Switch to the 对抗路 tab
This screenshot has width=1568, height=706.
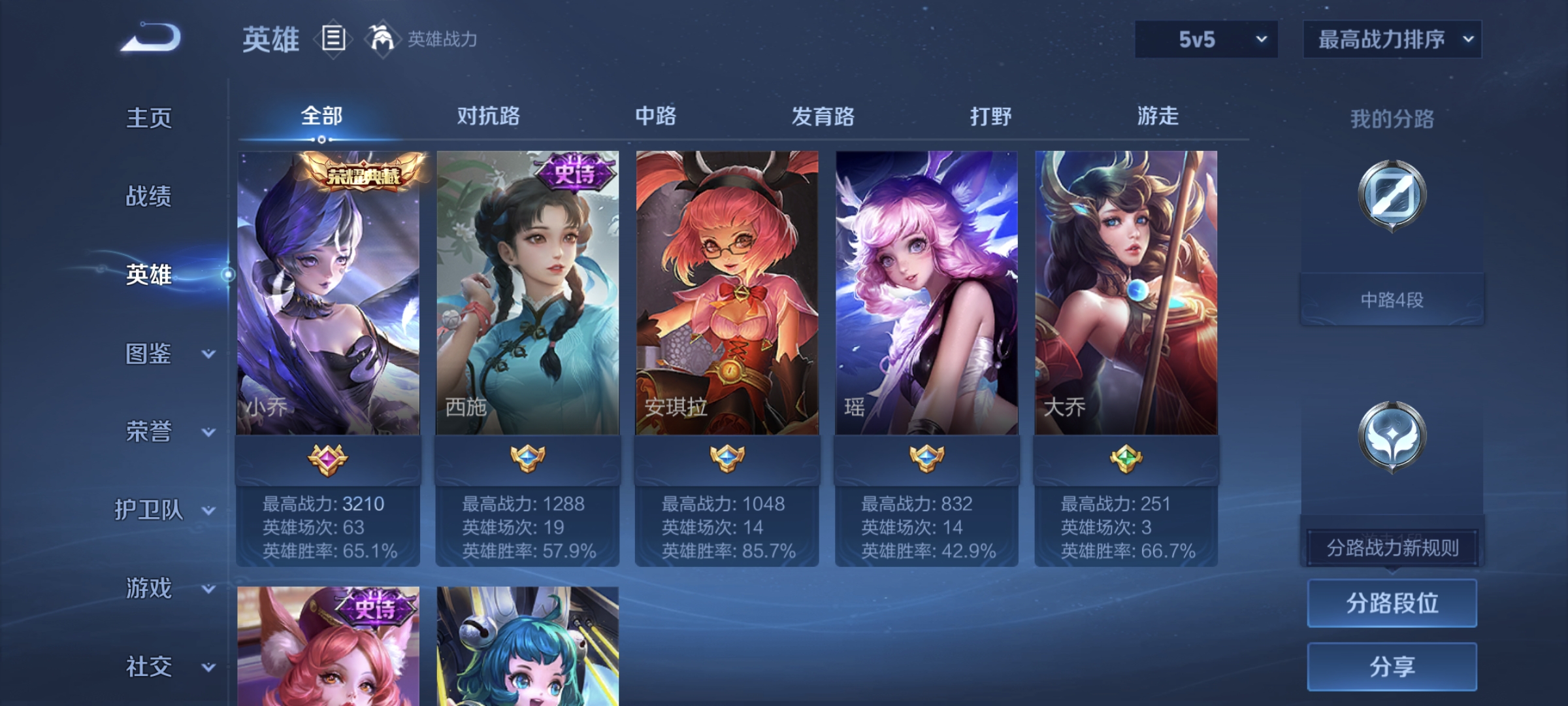(x=487, y=116)
